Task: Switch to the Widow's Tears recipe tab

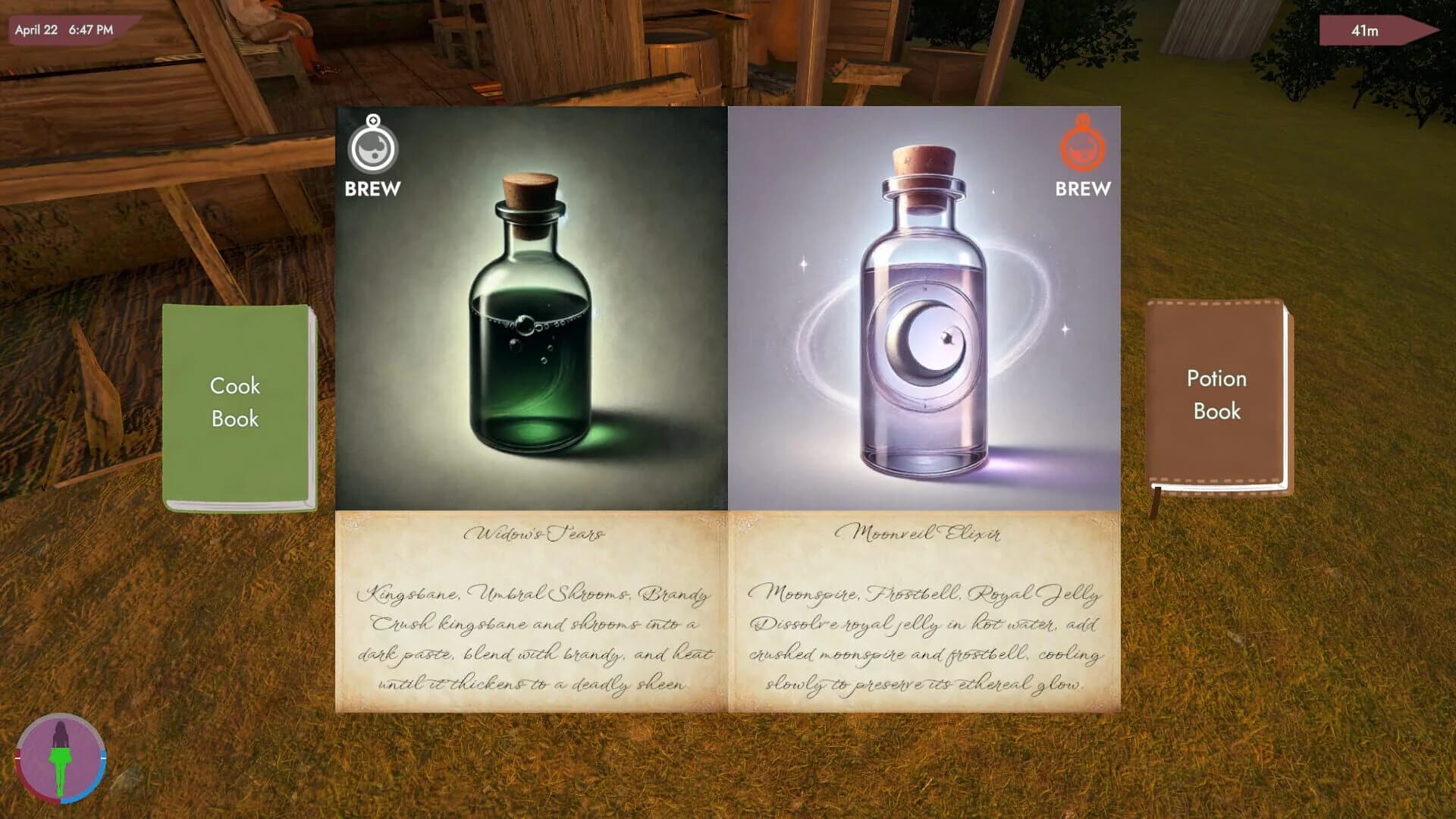Action: [531, 533]
